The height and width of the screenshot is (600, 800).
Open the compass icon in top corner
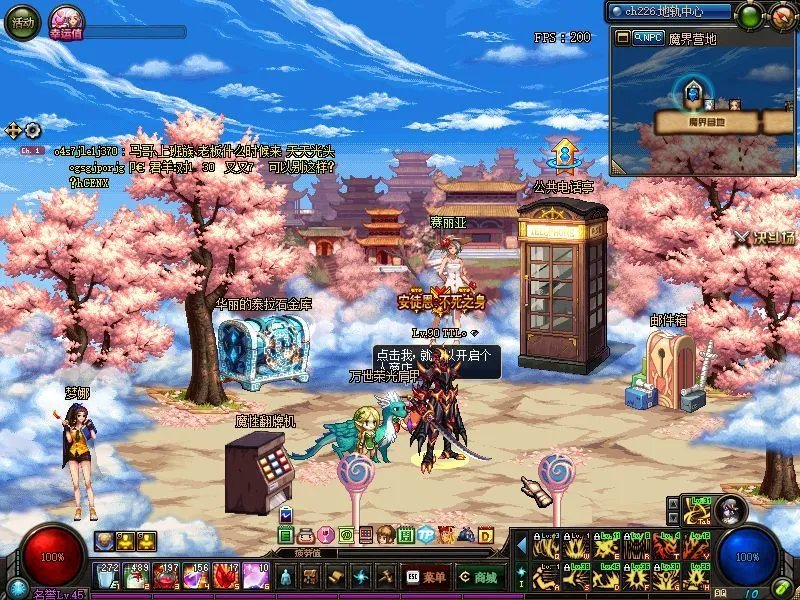pos(783,16)
